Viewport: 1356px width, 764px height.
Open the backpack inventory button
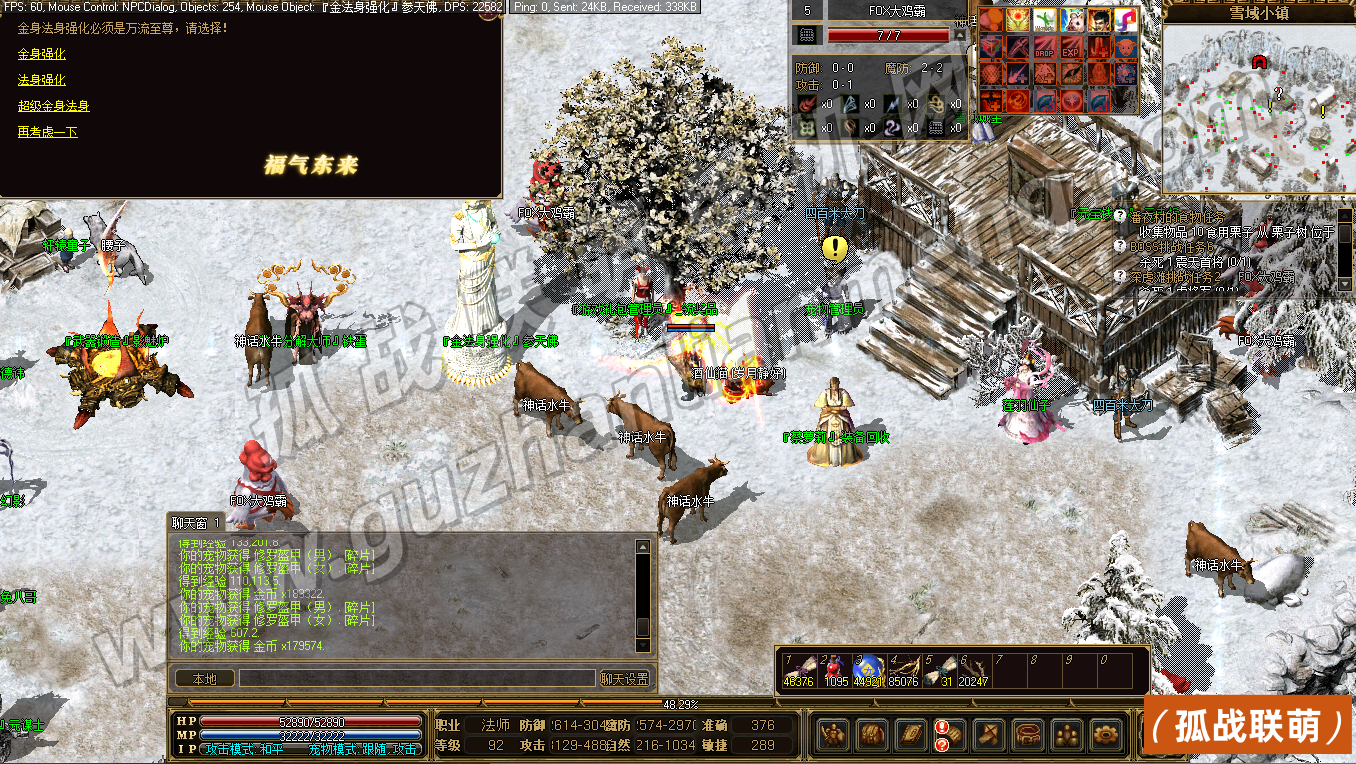click(871, 735)
